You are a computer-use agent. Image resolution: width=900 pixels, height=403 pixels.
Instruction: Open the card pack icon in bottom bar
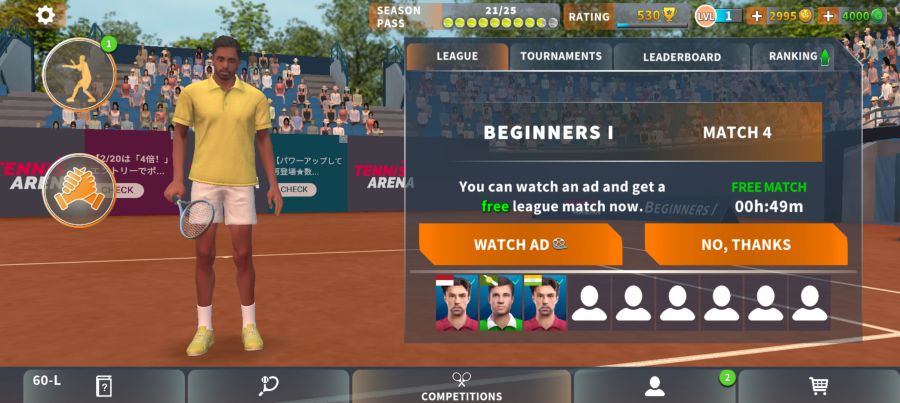coord(103,386)
